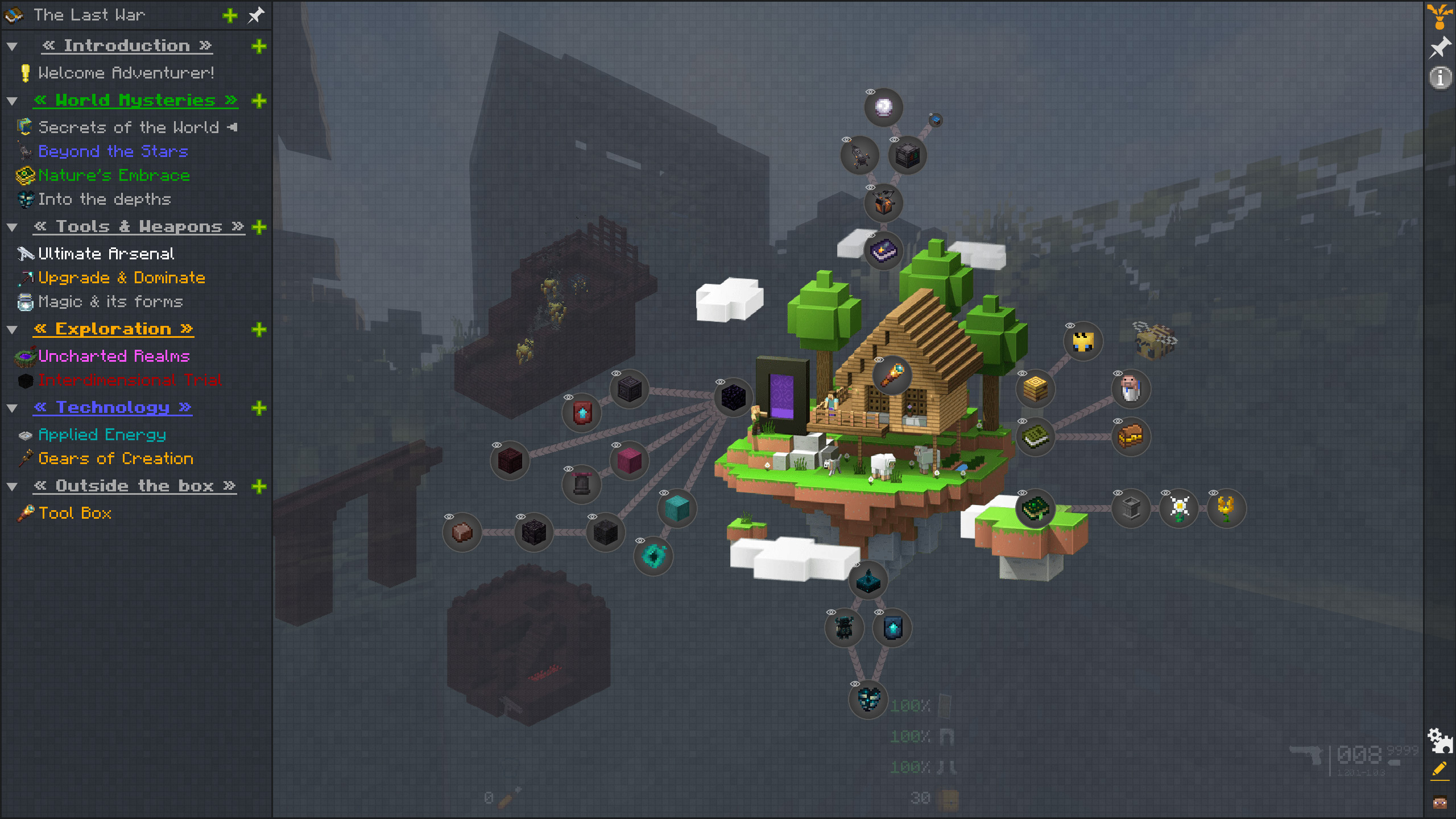Add a chapter to World Mysteries group

(x=259, y=101)
